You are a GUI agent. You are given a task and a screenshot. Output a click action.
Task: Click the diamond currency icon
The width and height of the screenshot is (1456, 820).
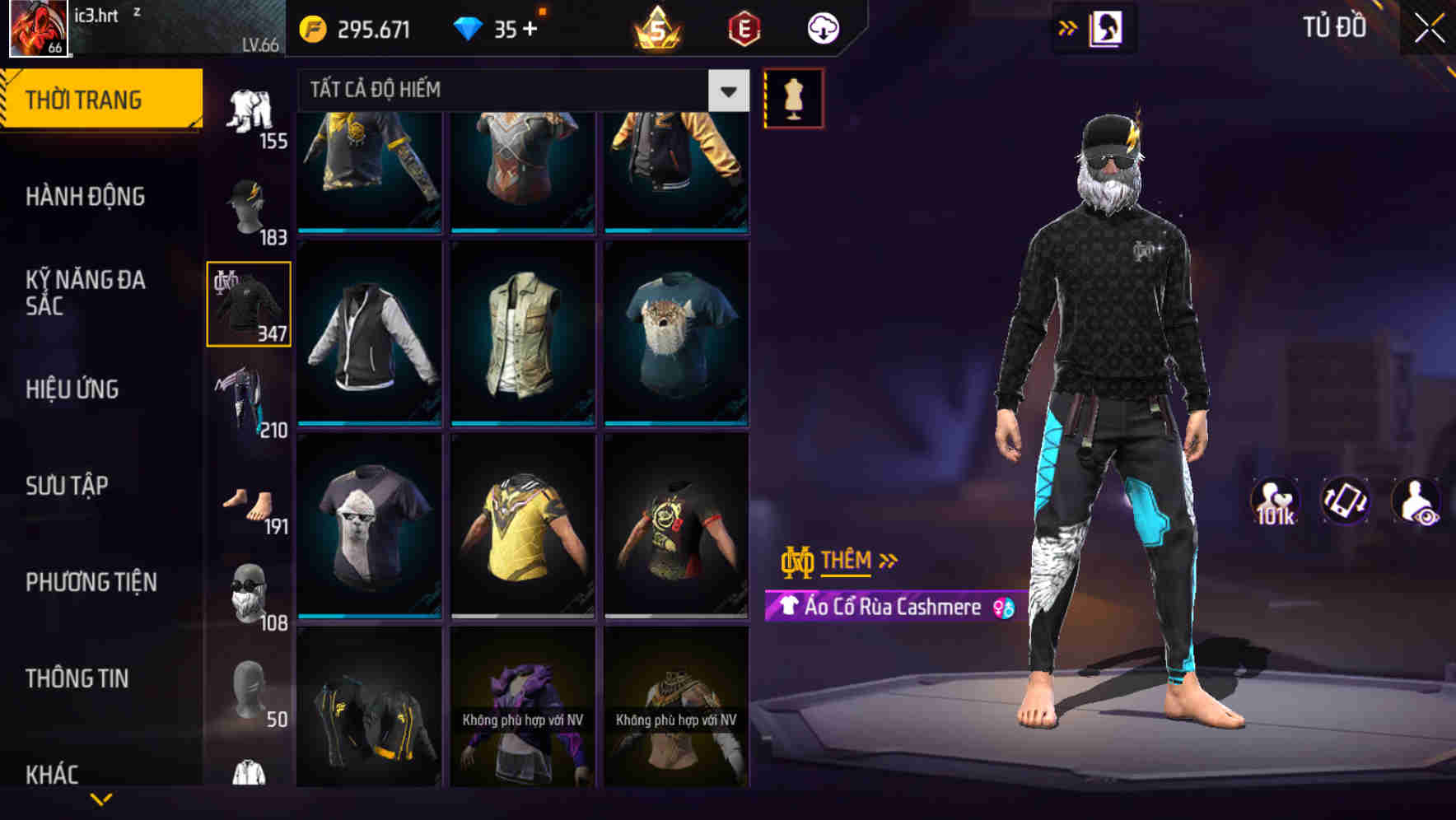(x=469, y=27)
